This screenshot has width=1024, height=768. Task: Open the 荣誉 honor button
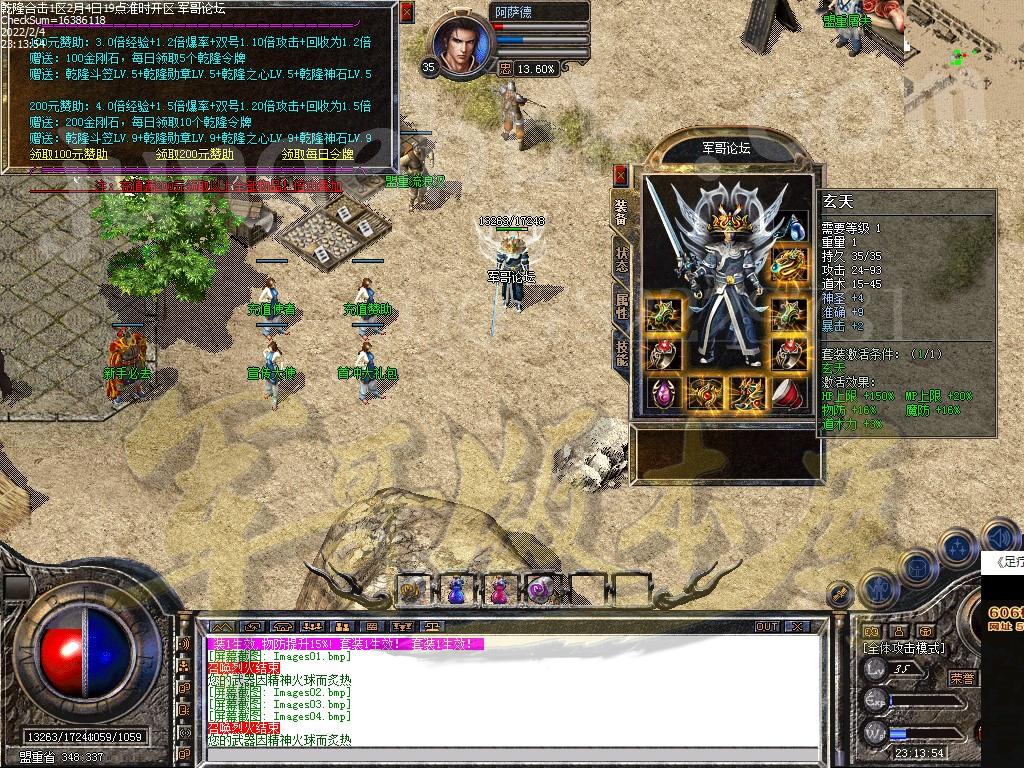962,677
